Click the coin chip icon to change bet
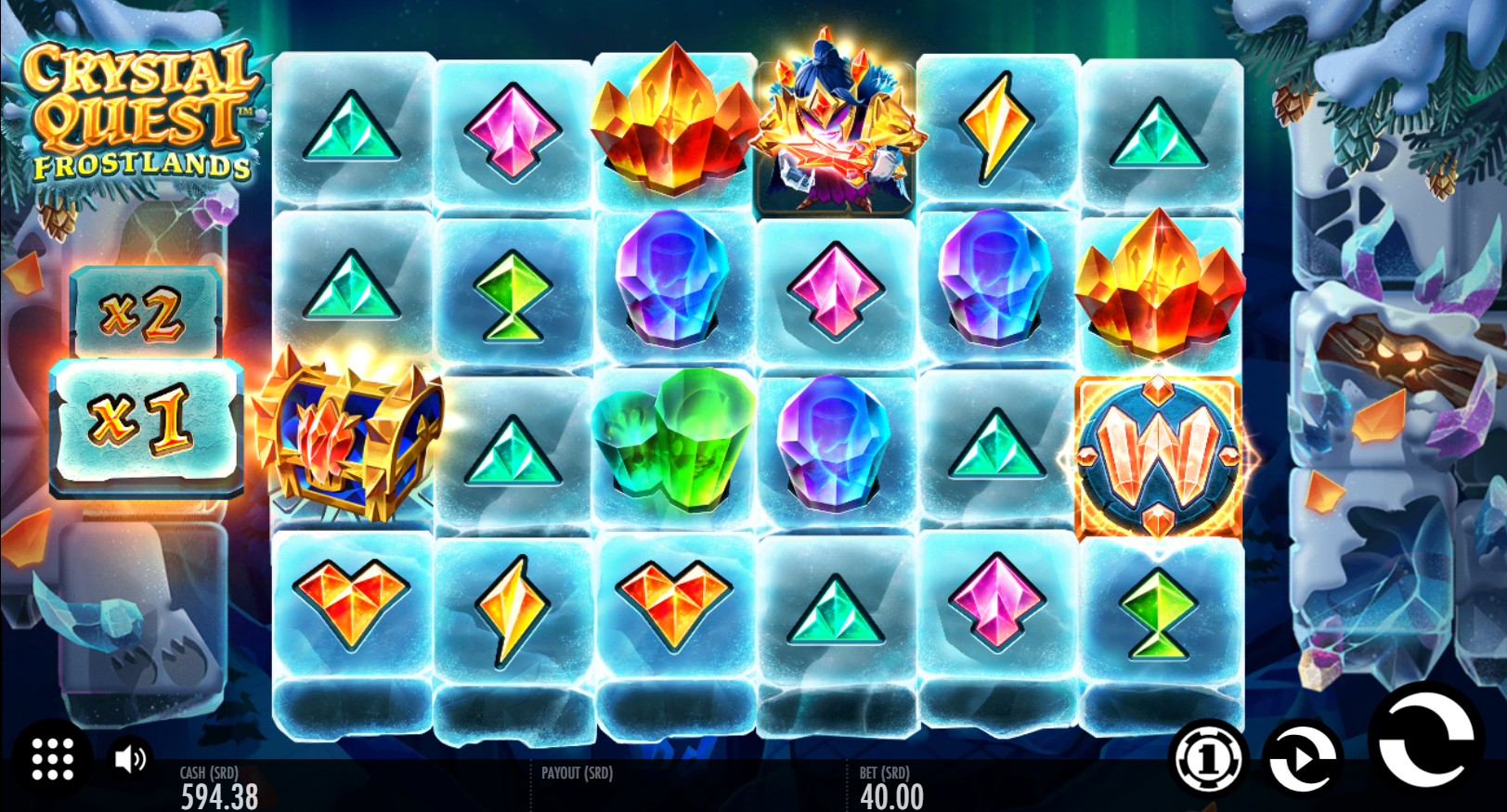 coord(1207,759)
